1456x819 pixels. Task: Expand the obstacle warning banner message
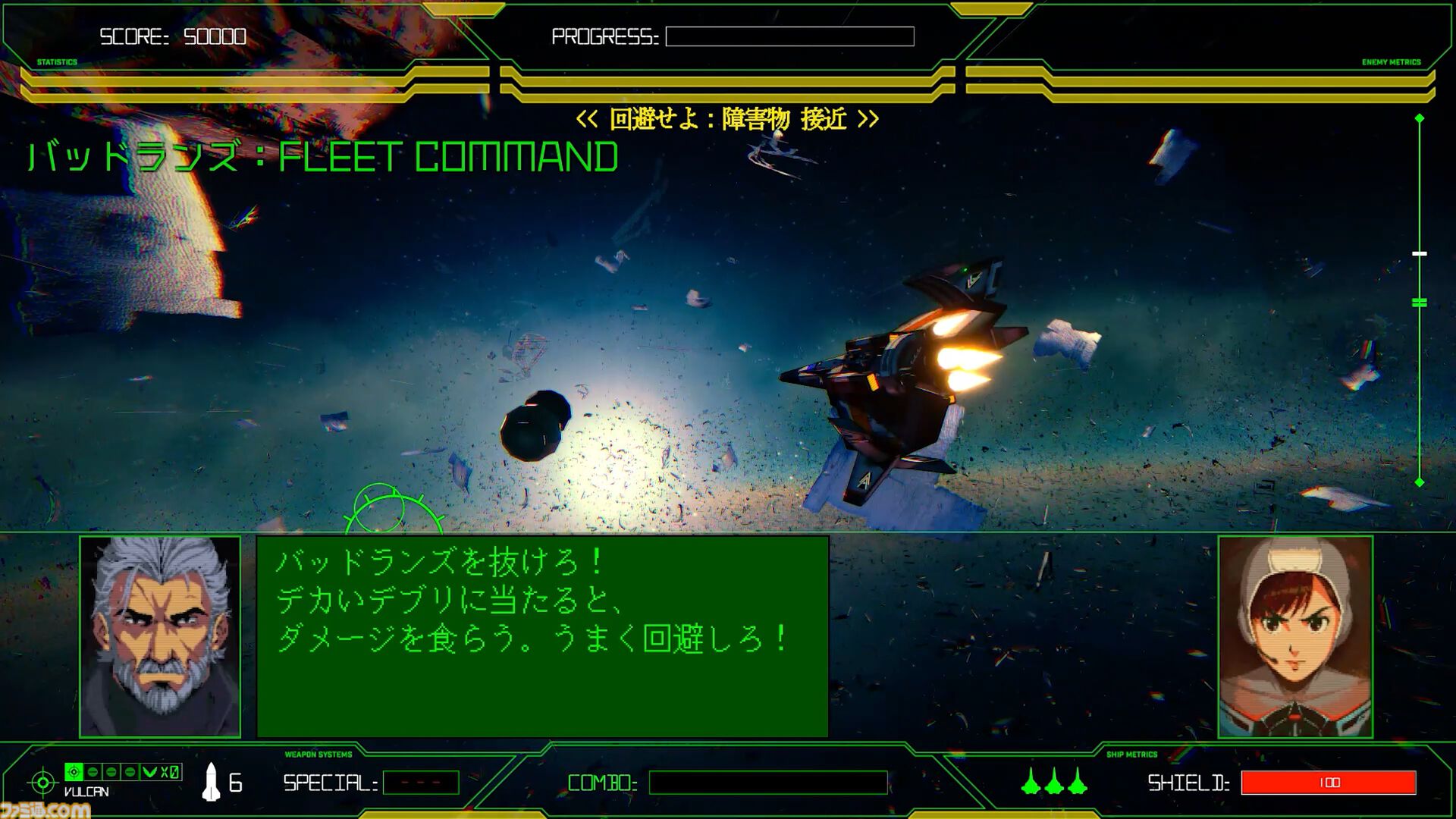(x=728, y=118)
